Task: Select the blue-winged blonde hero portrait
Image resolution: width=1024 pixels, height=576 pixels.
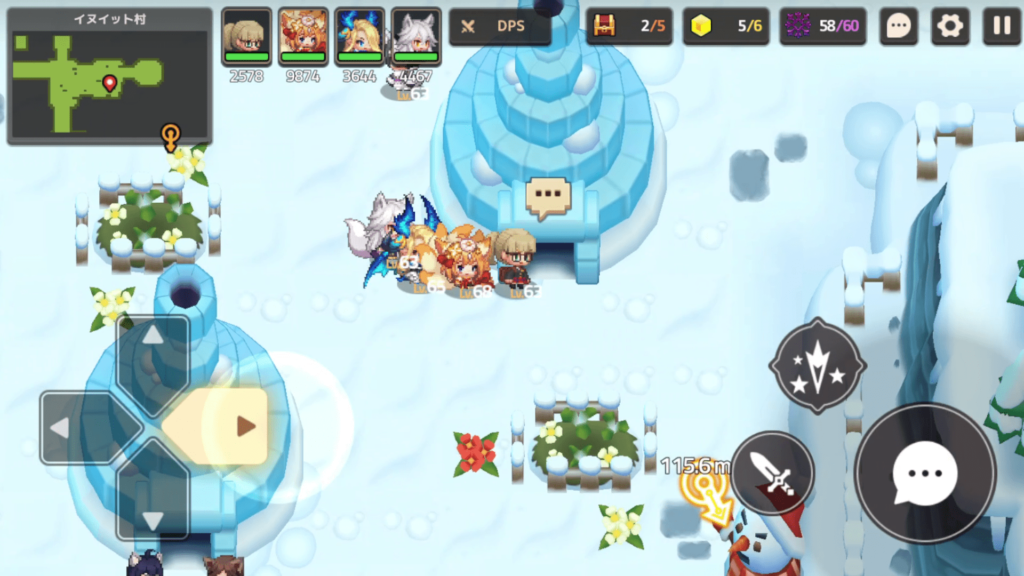Action: point(360,37)
